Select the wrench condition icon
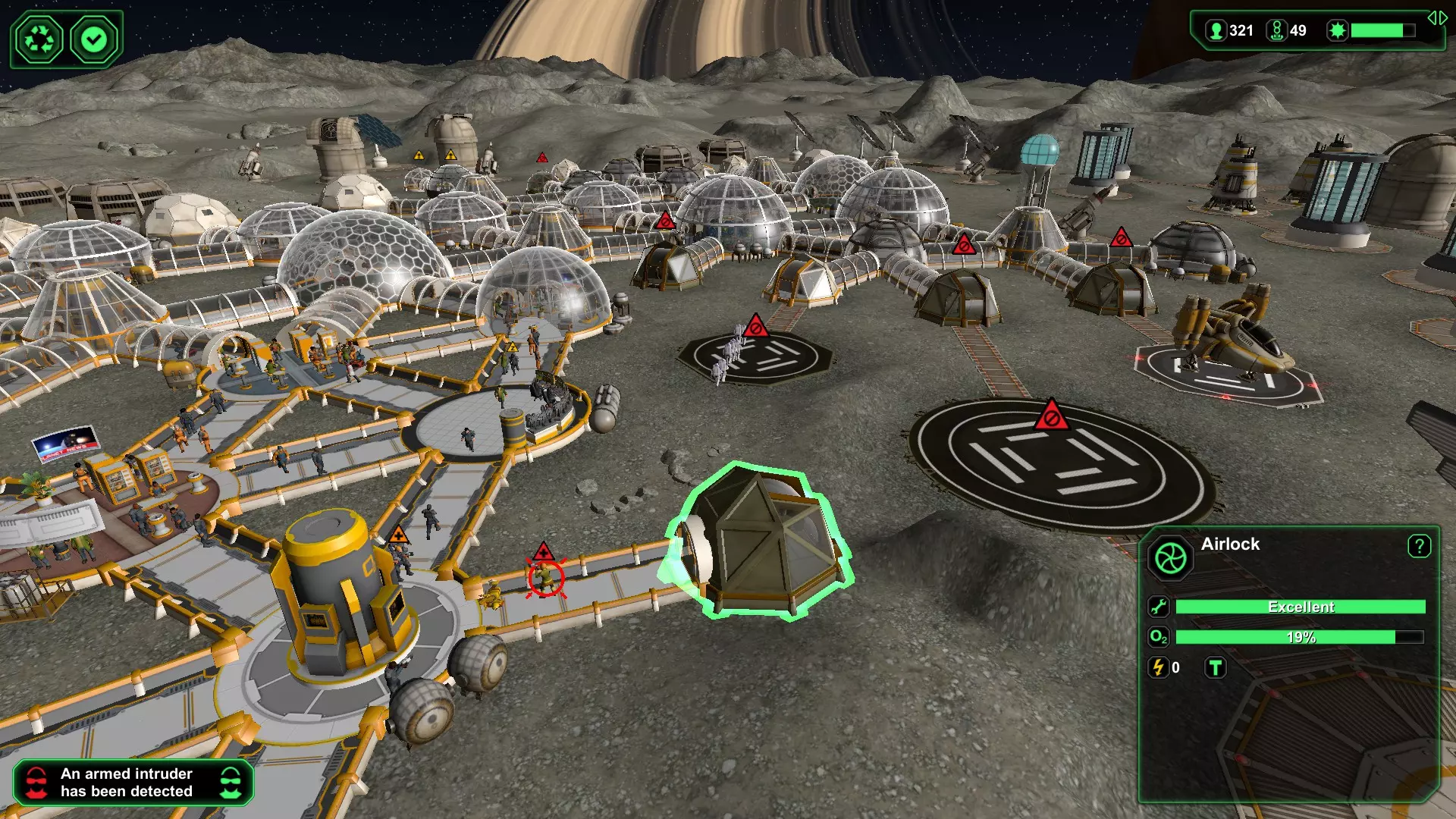The height and width of the screenshot is (819, 1456). (x=1159, y=607)
